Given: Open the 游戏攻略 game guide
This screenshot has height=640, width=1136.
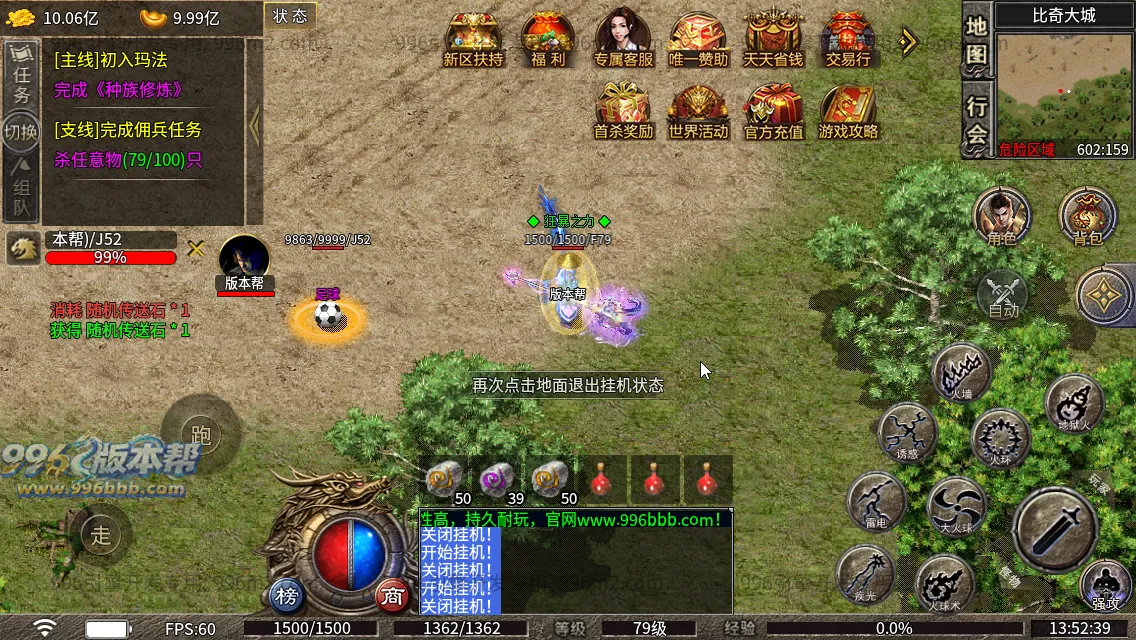Looking at the screenshot, I should [848, 110].
